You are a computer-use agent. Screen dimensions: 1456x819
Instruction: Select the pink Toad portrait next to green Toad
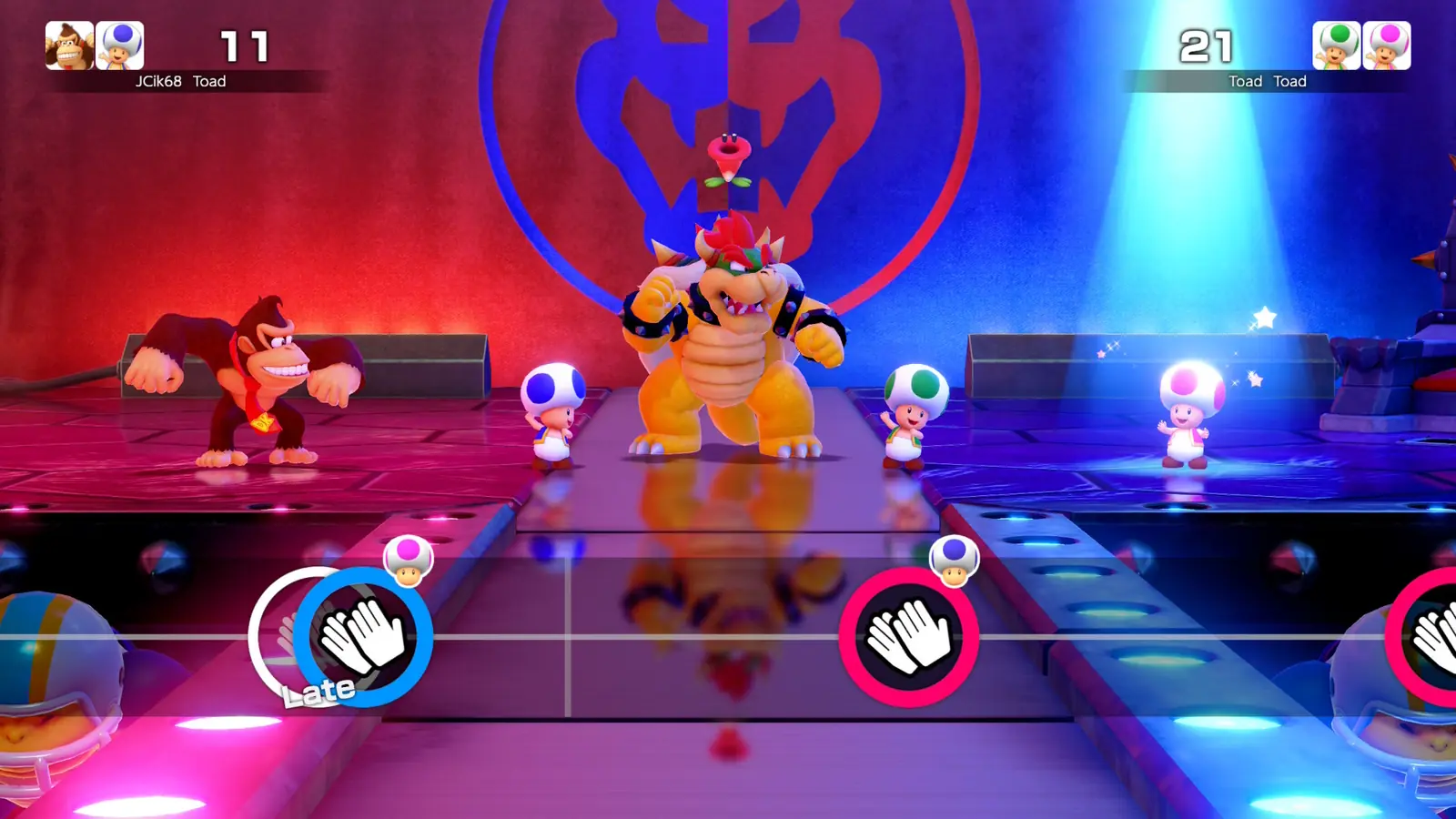click(x=1387, y=45)
